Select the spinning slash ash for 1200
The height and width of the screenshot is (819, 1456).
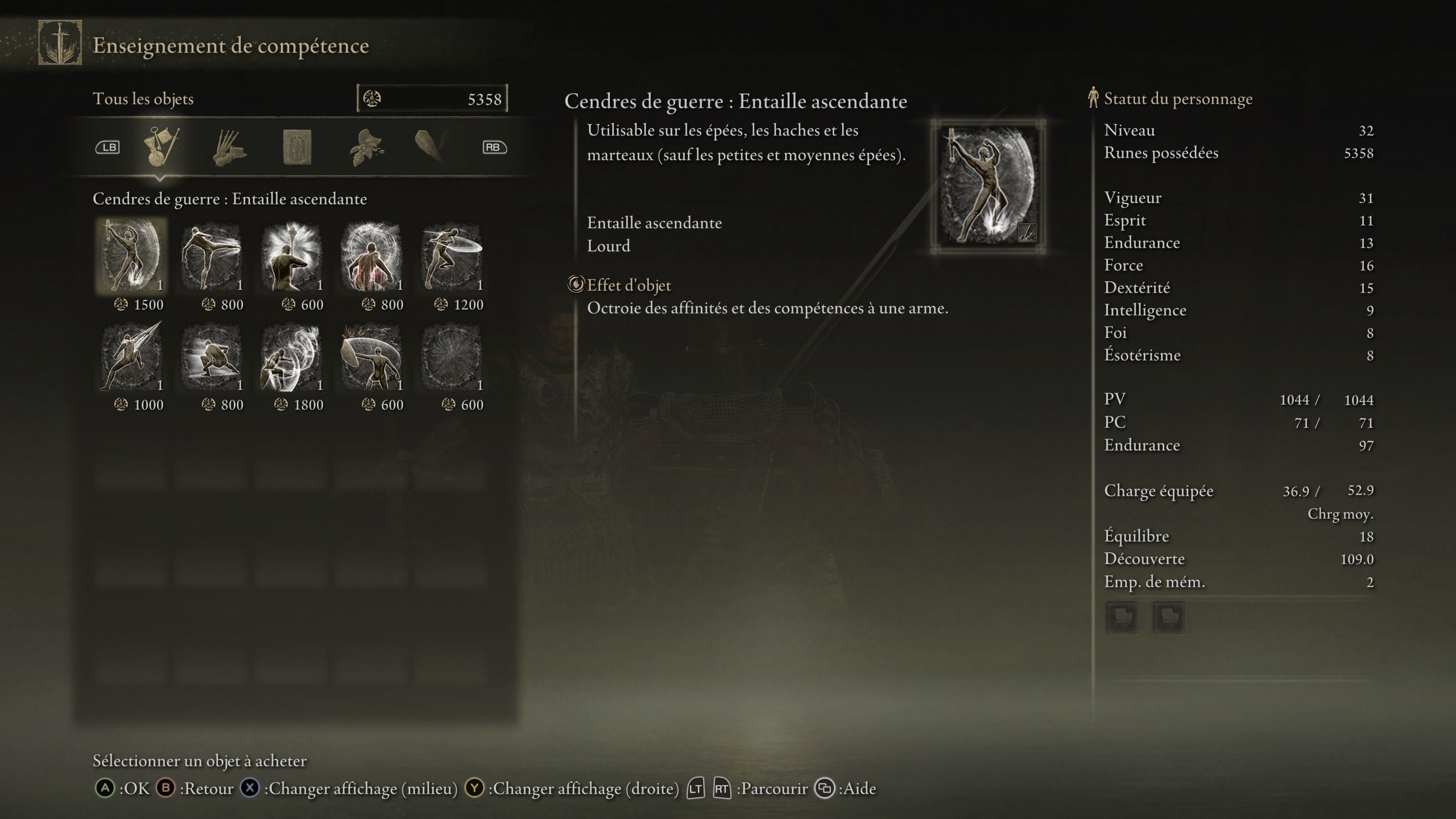(x=451, y=256)
